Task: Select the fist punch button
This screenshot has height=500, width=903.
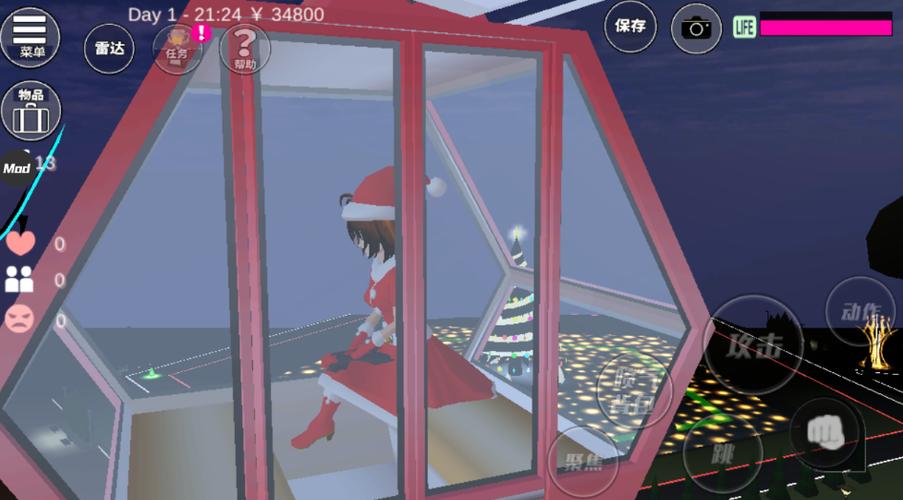Action: 825,431
